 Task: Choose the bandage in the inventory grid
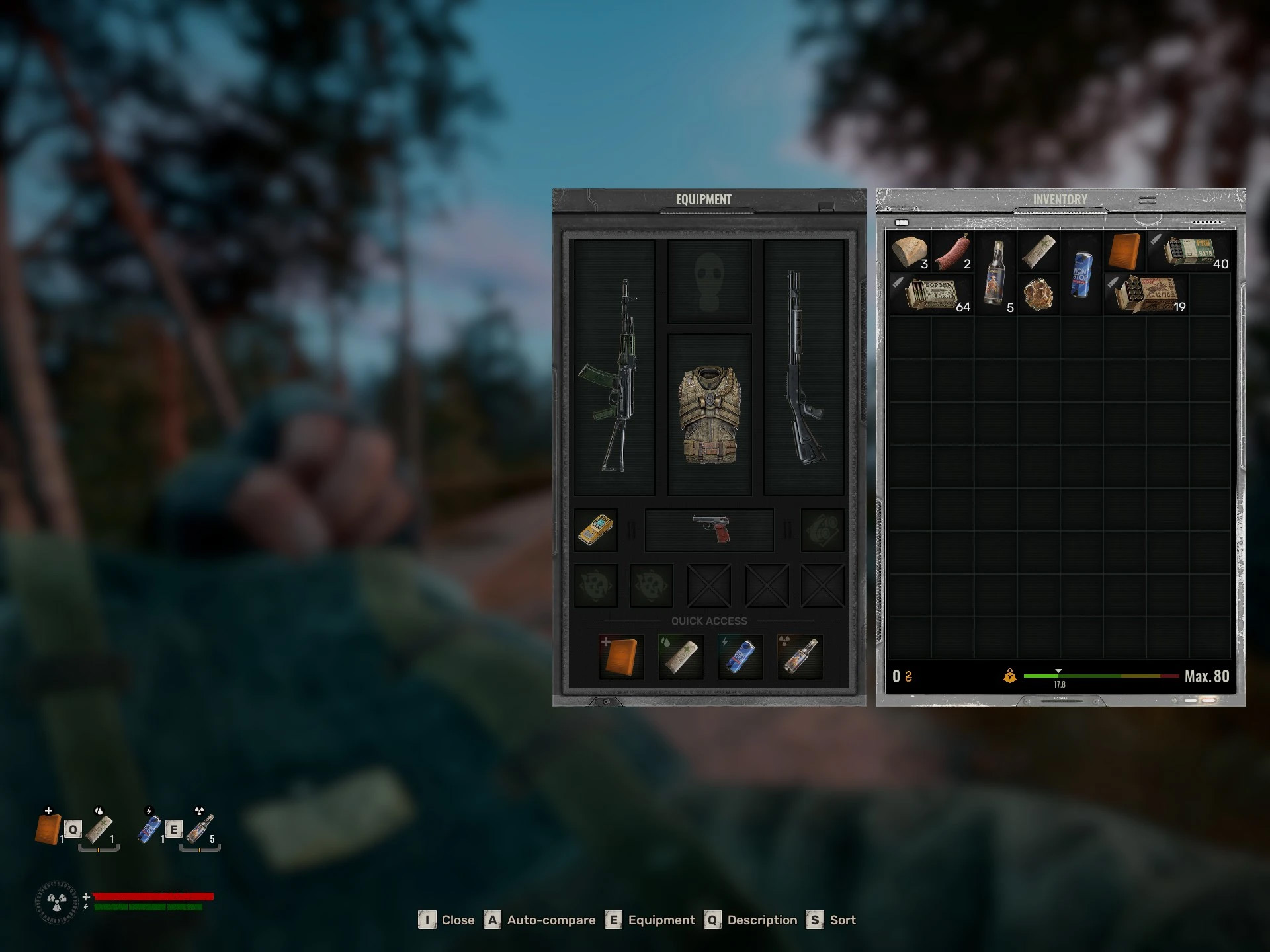coord(1037,252)
